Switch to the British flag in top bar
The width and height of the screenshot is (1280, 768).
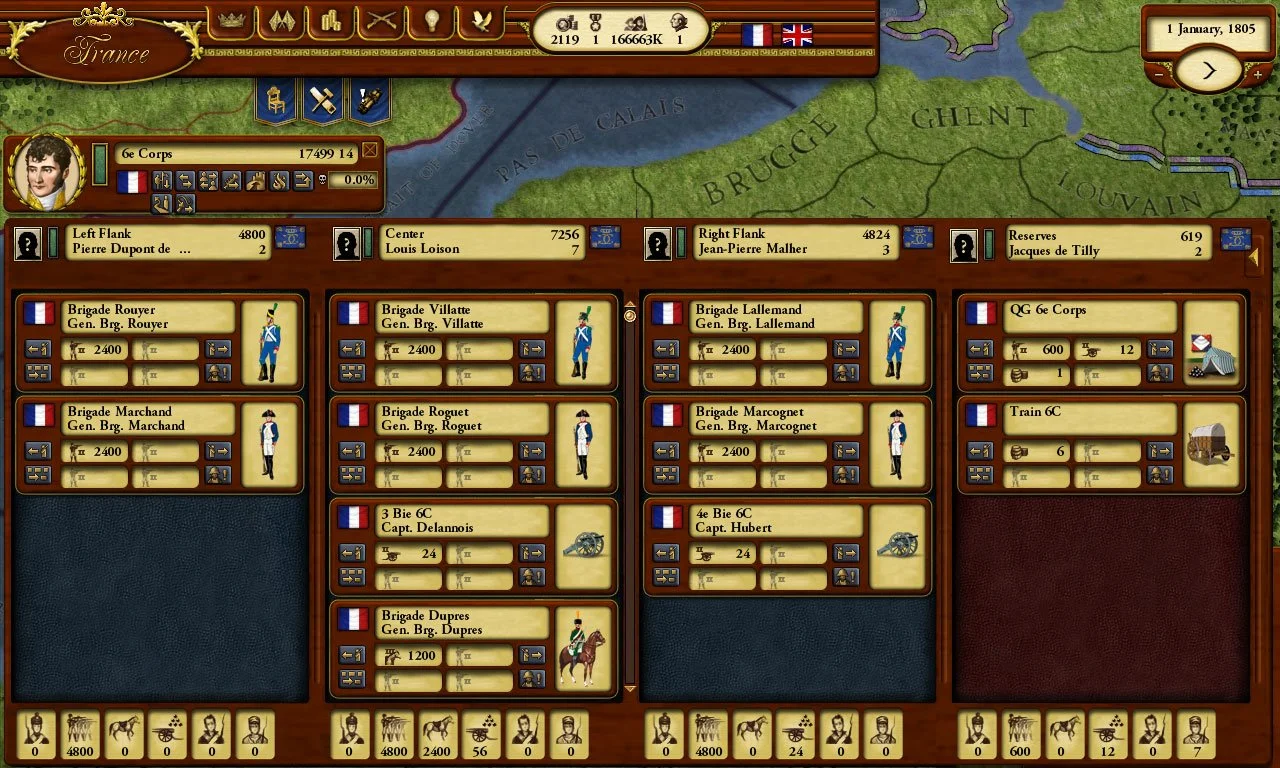click(x=796, y=35)
